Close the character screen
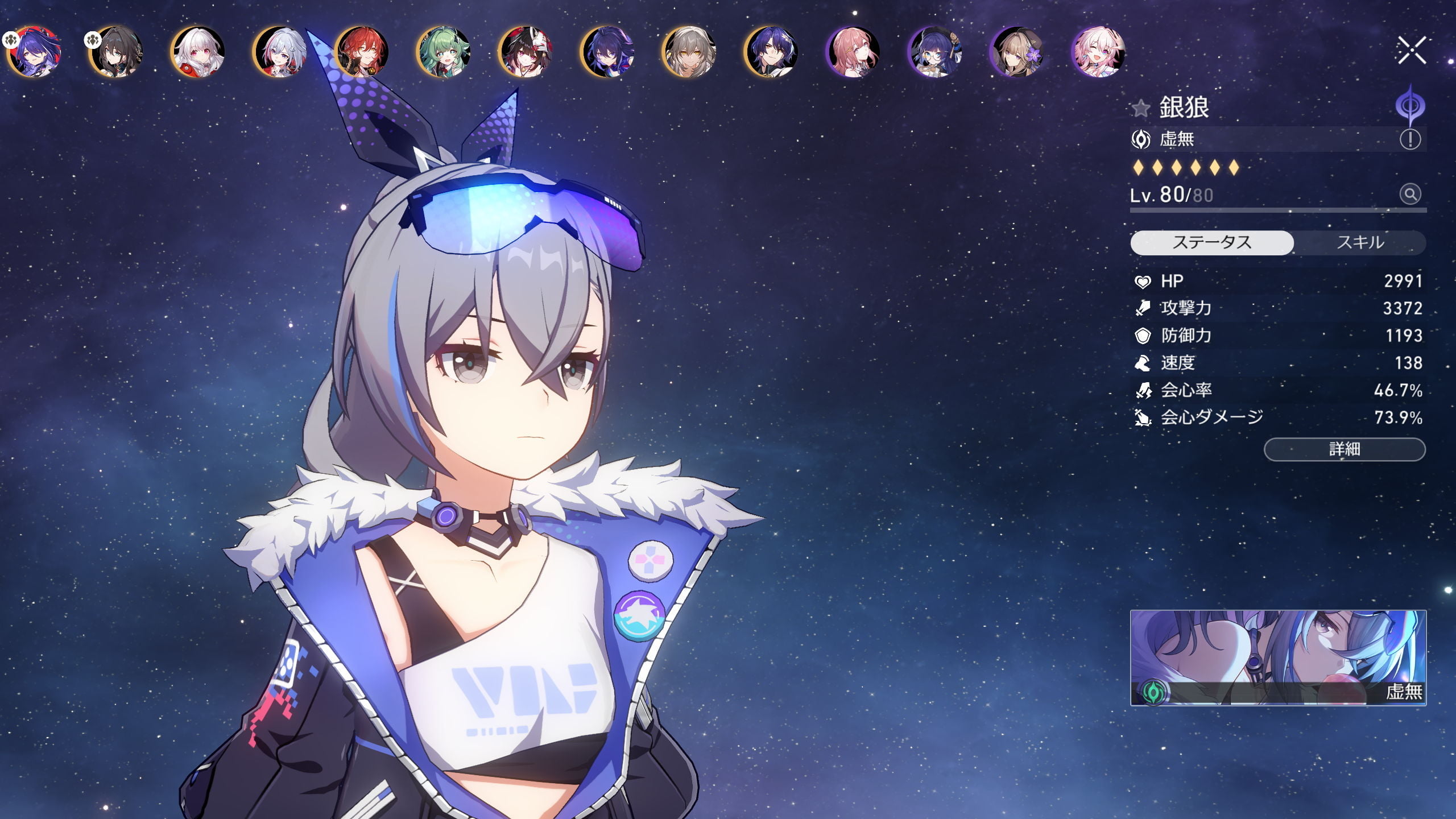The width and height of the screenshot is (1456, 819). click(x=1411, y=51)
